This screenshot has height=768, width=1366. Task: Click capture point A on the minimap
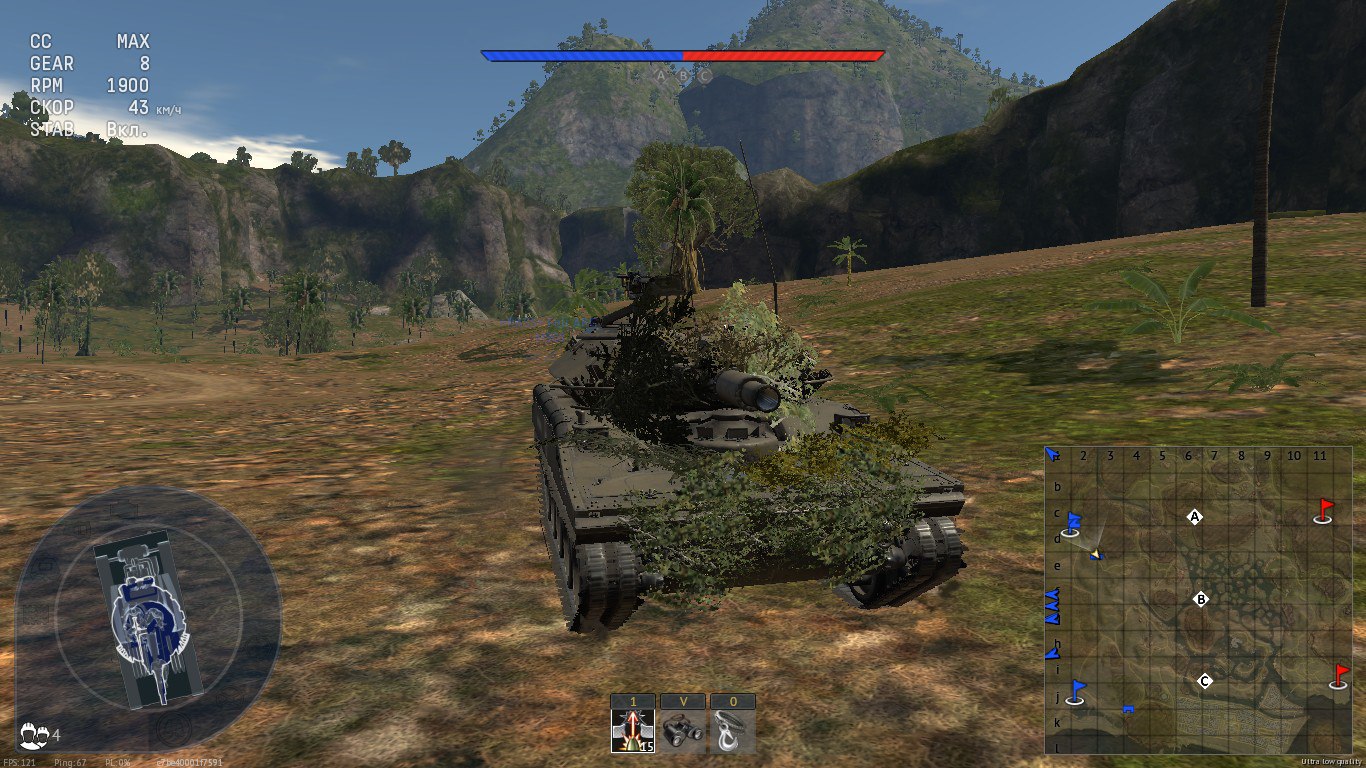click(1193, 517)
